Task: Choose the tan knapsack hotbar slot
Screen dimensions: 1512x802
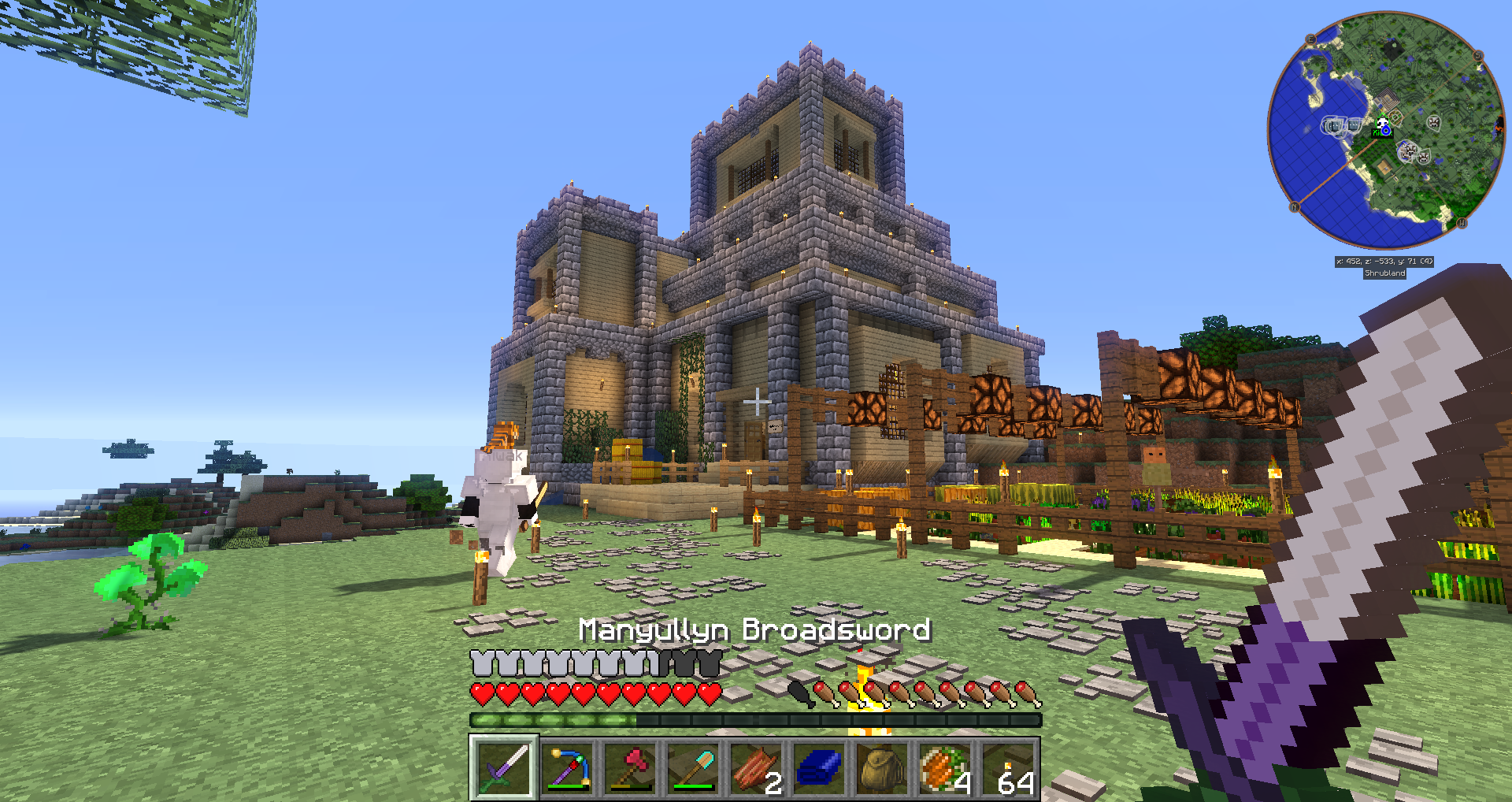Action: (882, 767)
